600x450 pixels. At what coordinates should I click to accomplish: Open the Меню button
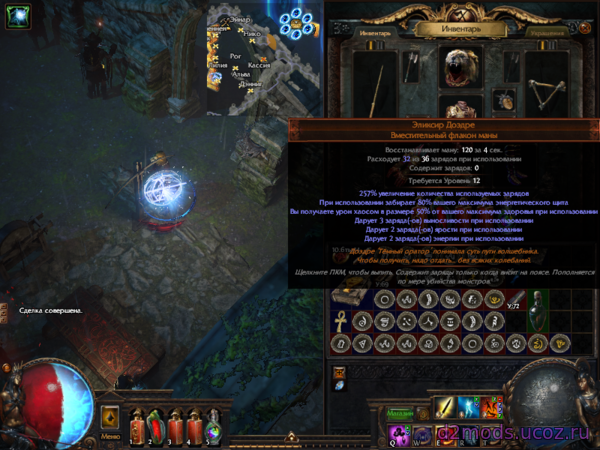pyautogui.click(x=111, y=418)
